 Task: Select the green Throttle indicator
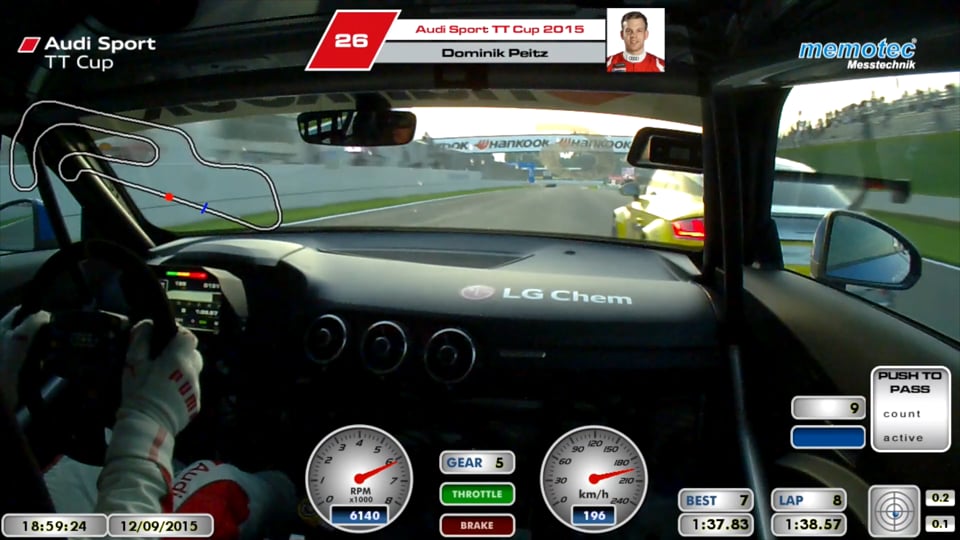coord(477,494)
